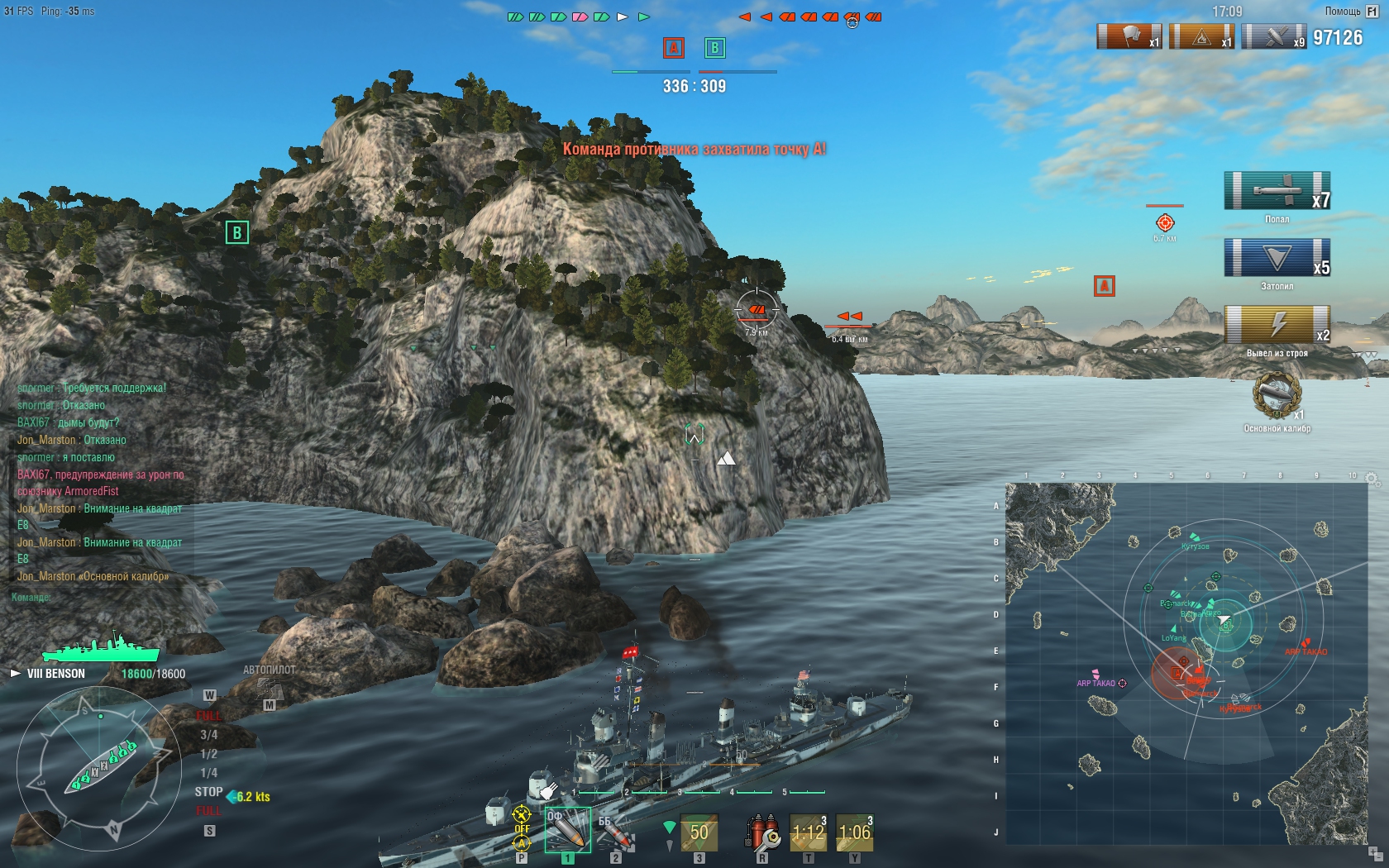Click the engine boost consumable on cooldown
Viewport: 1389px width, 868px height.
coord(855,832)
